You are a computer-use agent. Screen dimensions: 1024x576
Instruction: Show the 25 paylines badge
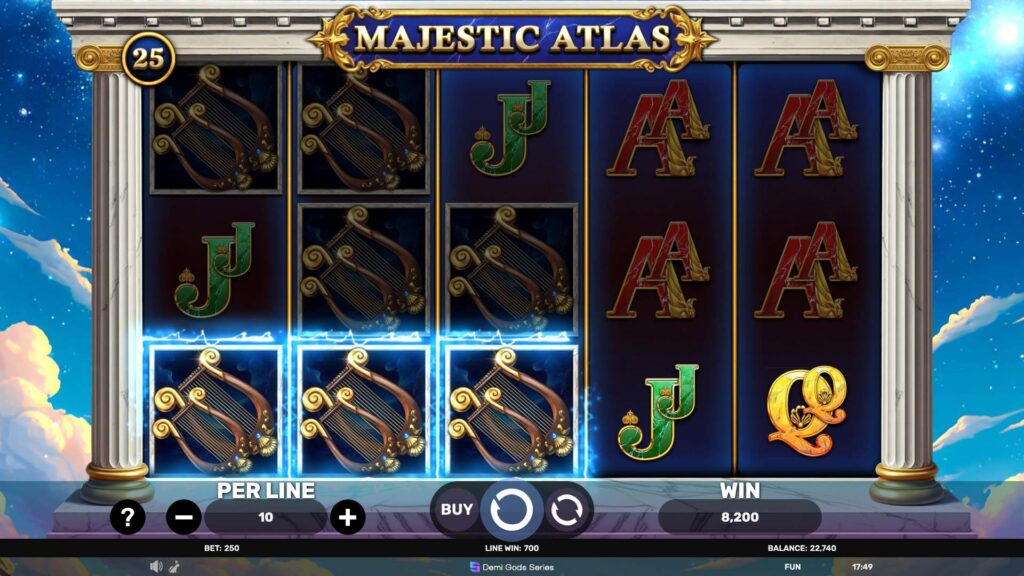point(148,59)
